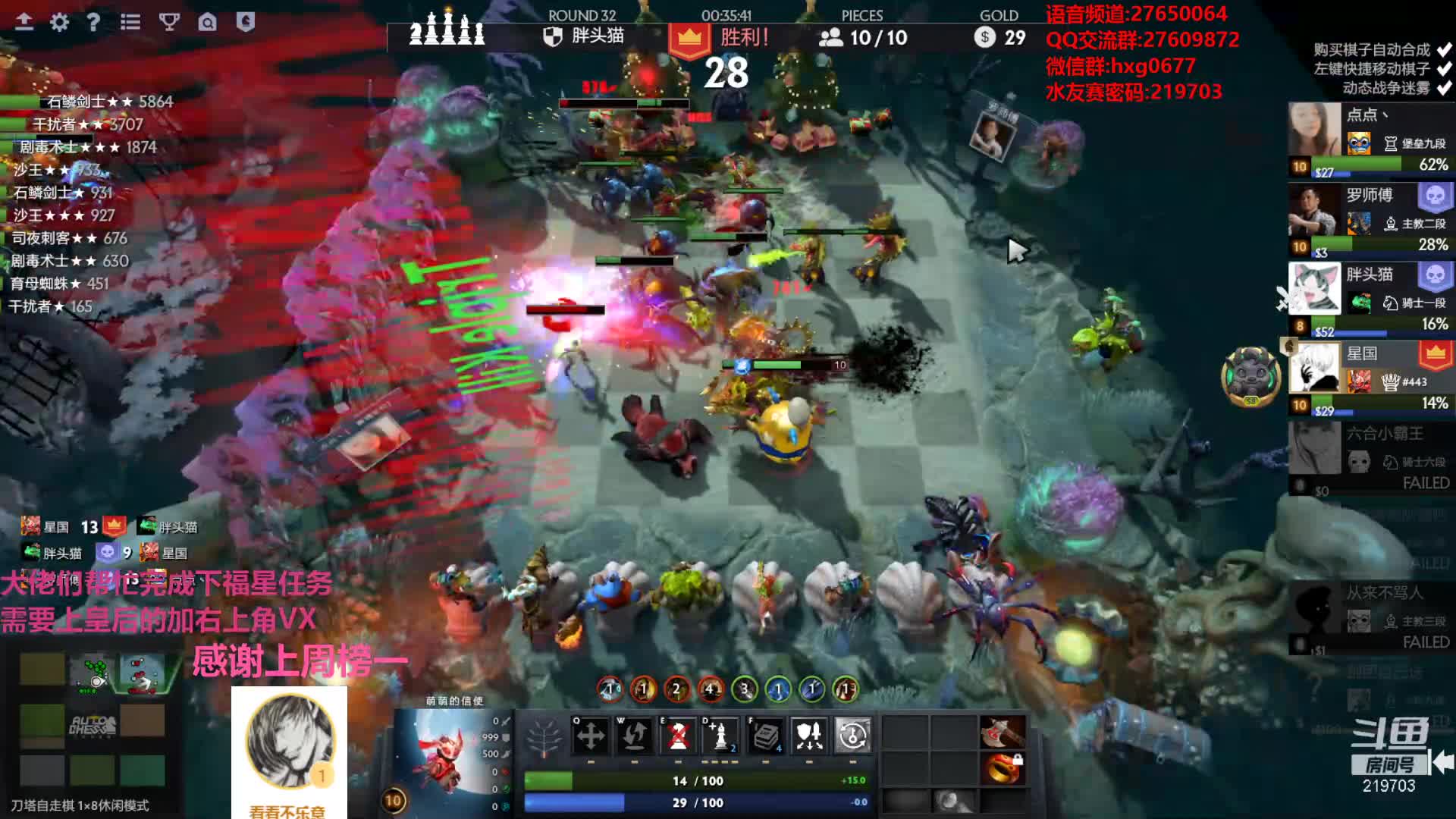
Task: Select the red axe inventory item
Action: point(1002,733)
